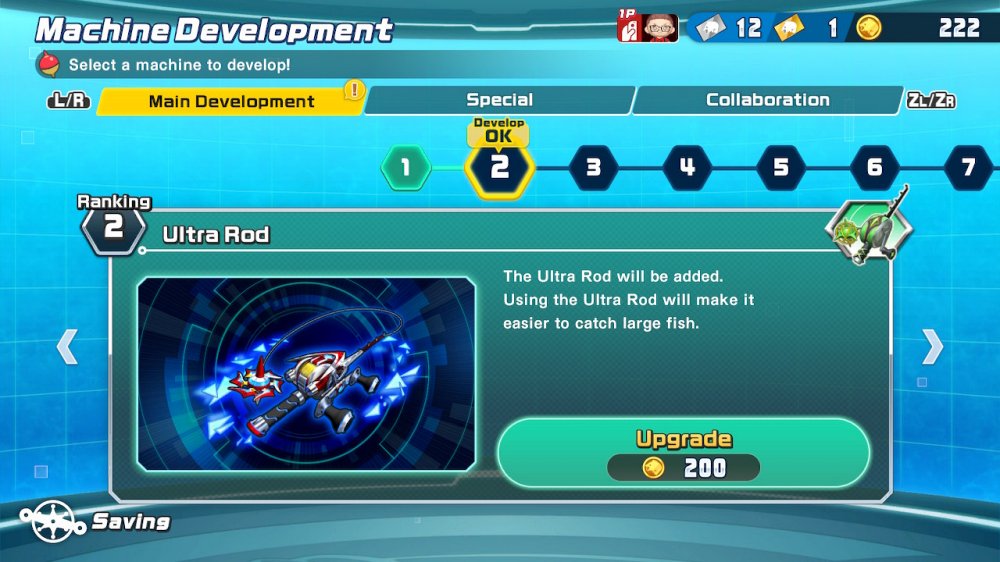Switch to the Main Development tab
1000x562 pixels.
tap(231, 101)
